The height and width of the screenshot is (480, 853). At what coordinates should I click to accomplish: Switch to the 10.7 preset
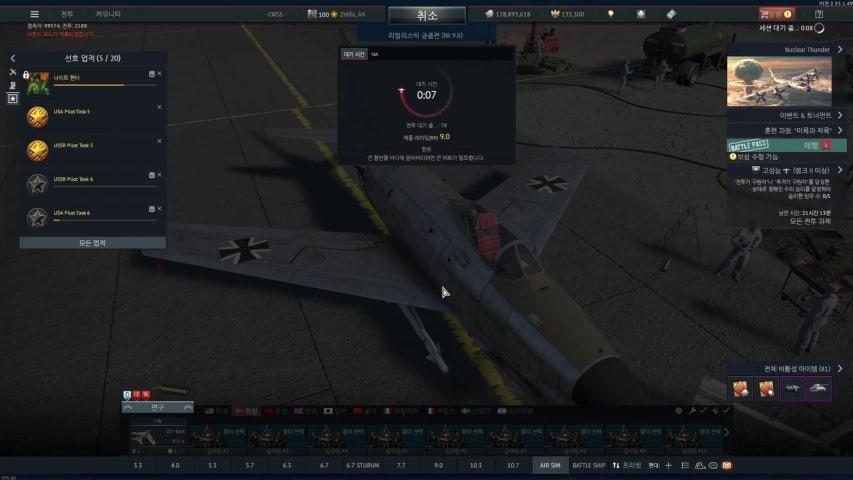(512, 465)
